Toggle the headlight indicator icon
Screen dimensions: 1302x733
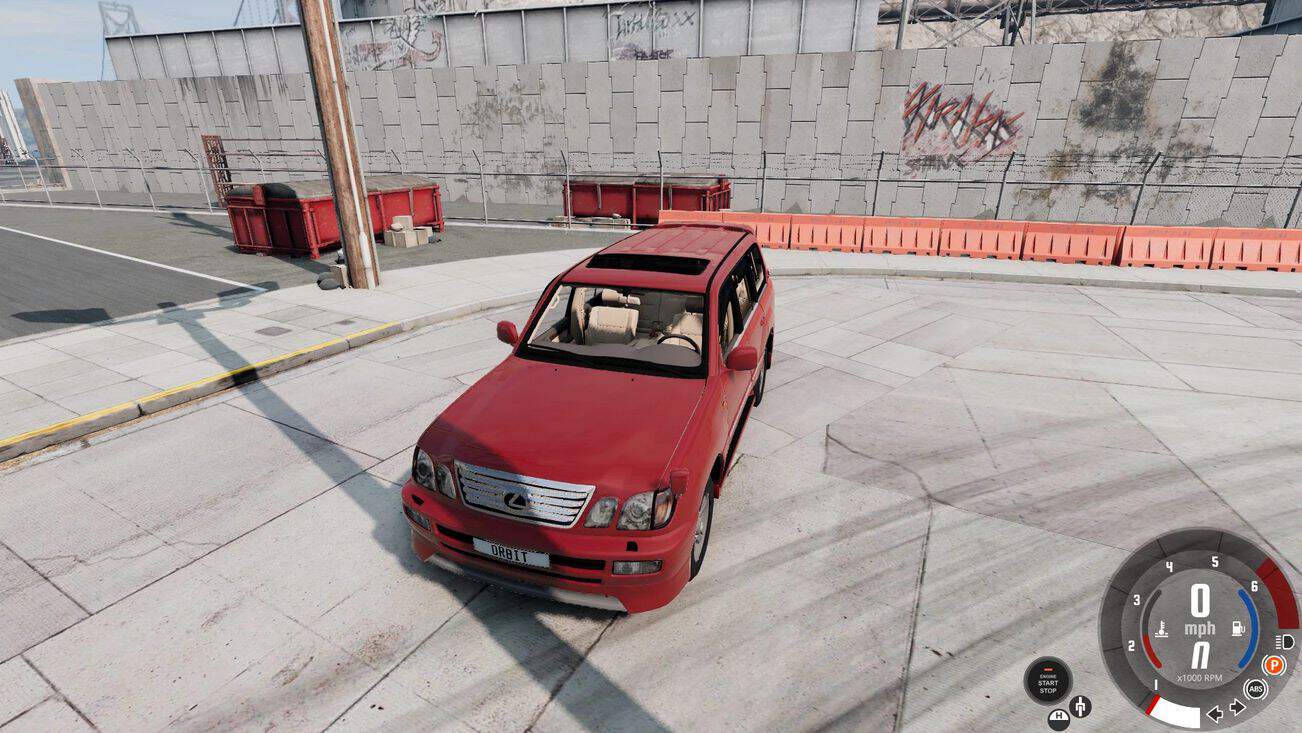click(x=1285, y=641)
